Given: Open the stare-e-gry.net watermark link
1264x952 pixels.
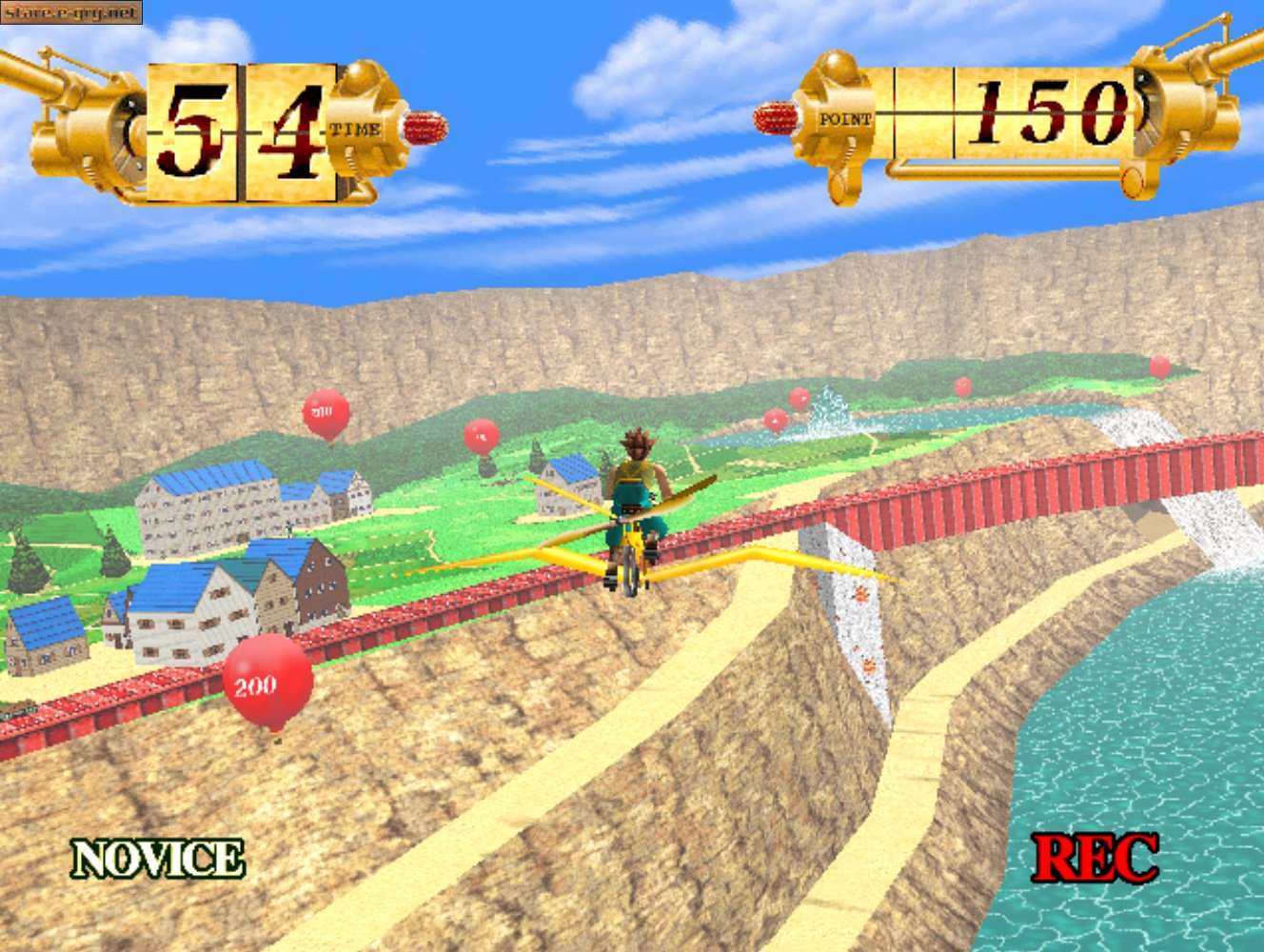Looking at the screenshot, I should click(71, 12).
